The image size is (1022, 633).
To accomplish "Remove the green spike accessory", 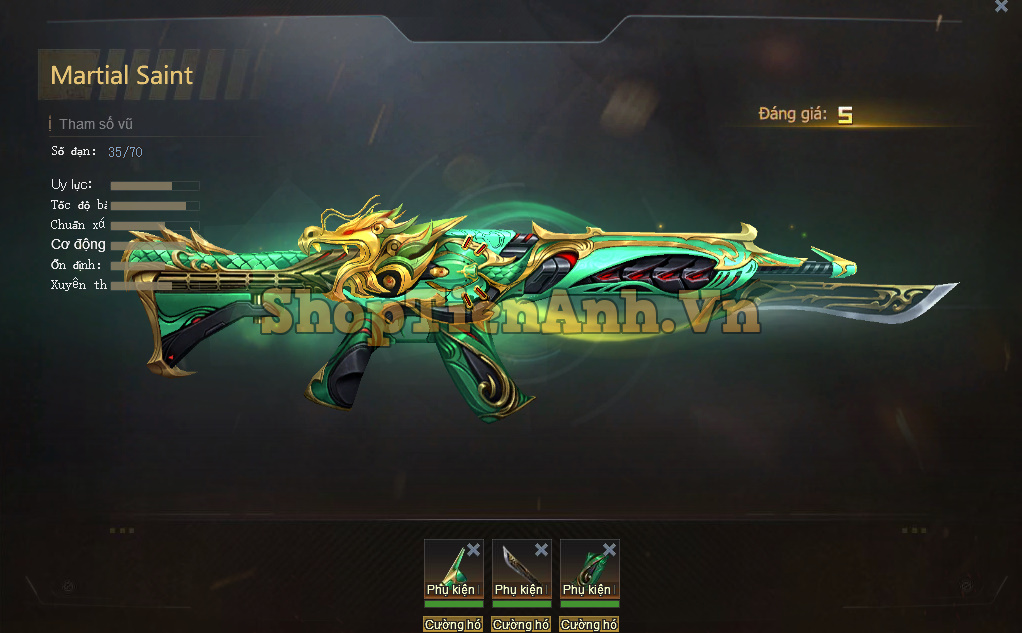I will pyautogui.click(x=473, y=550).
